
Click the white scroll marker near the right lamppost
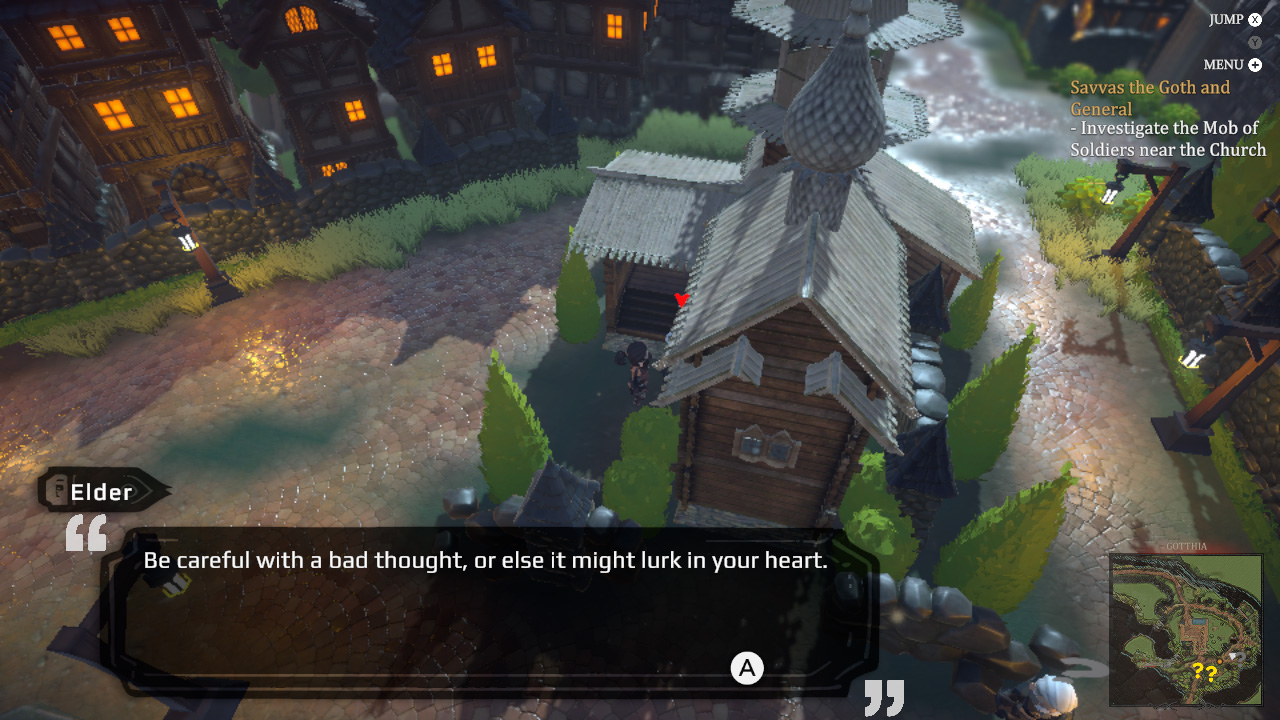pyautogui.click(x=1191, y=358)
